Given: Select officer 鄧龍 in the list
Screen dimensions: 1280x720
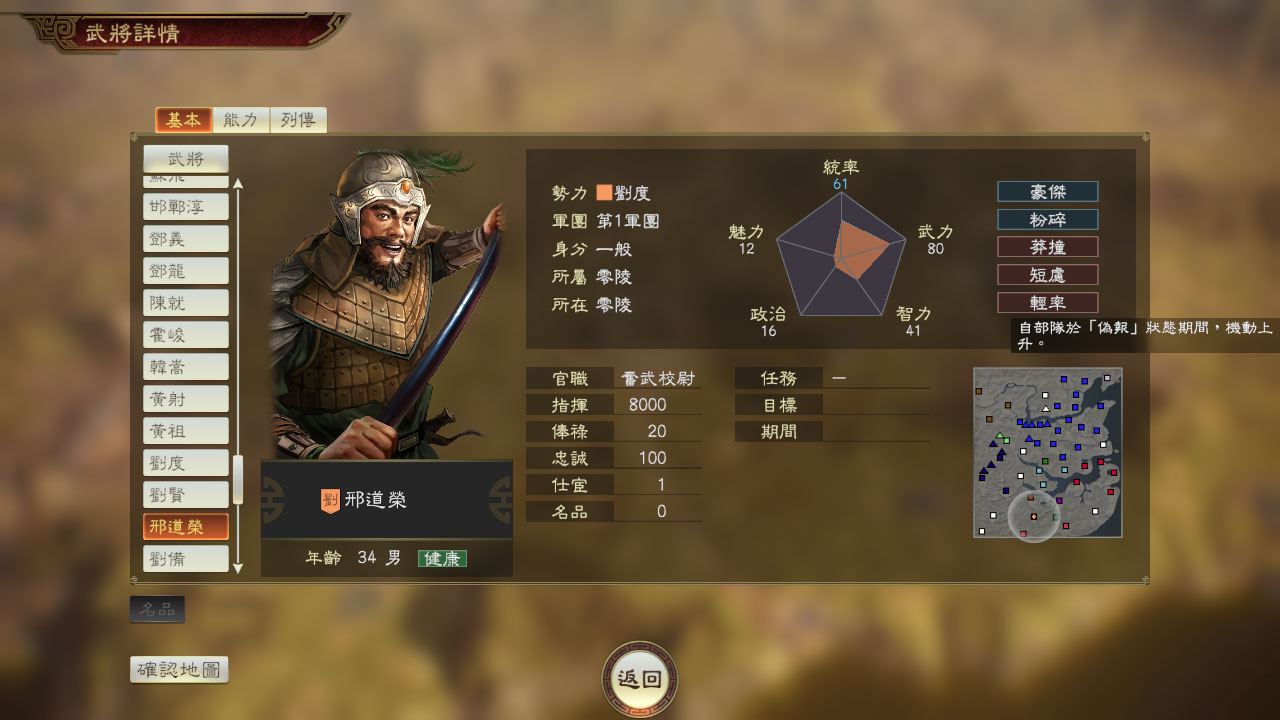Looking at the screenshot, I should (x=186, y=271).
